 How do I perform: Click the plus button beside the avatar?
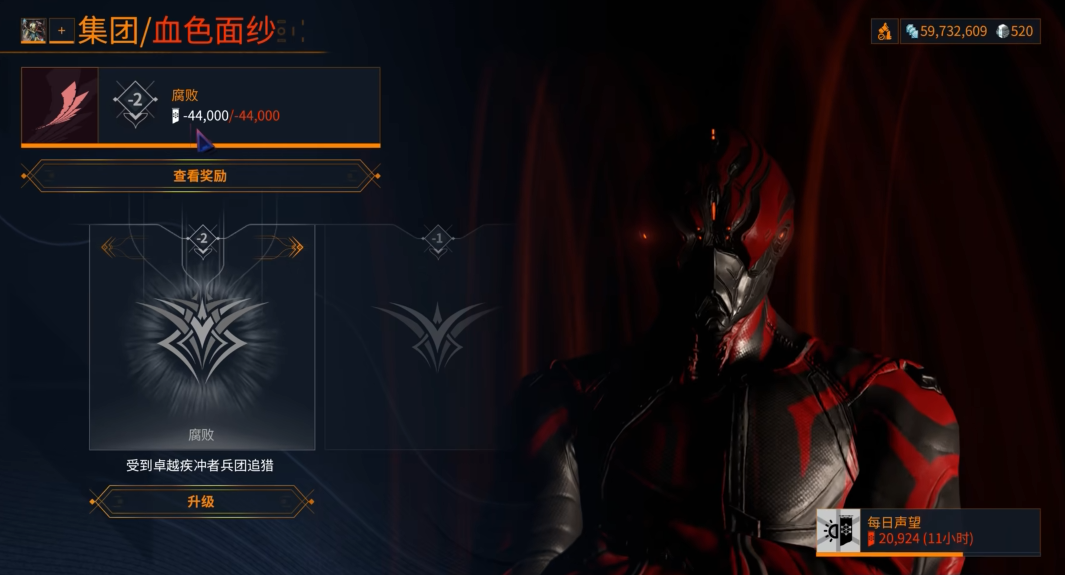pos(61,31)
